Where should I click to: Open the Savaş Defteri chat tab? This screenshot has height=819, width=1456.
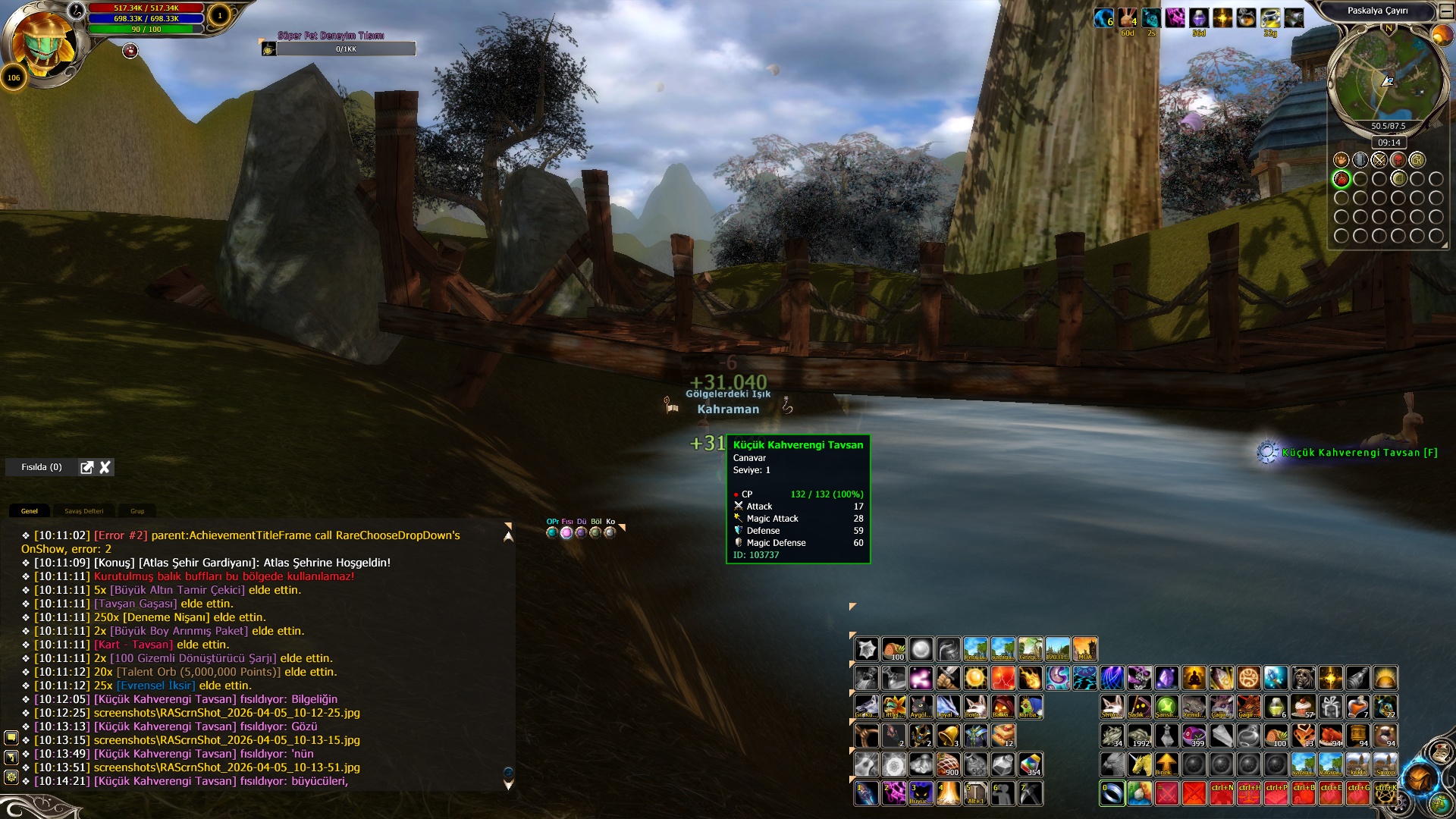83,511
